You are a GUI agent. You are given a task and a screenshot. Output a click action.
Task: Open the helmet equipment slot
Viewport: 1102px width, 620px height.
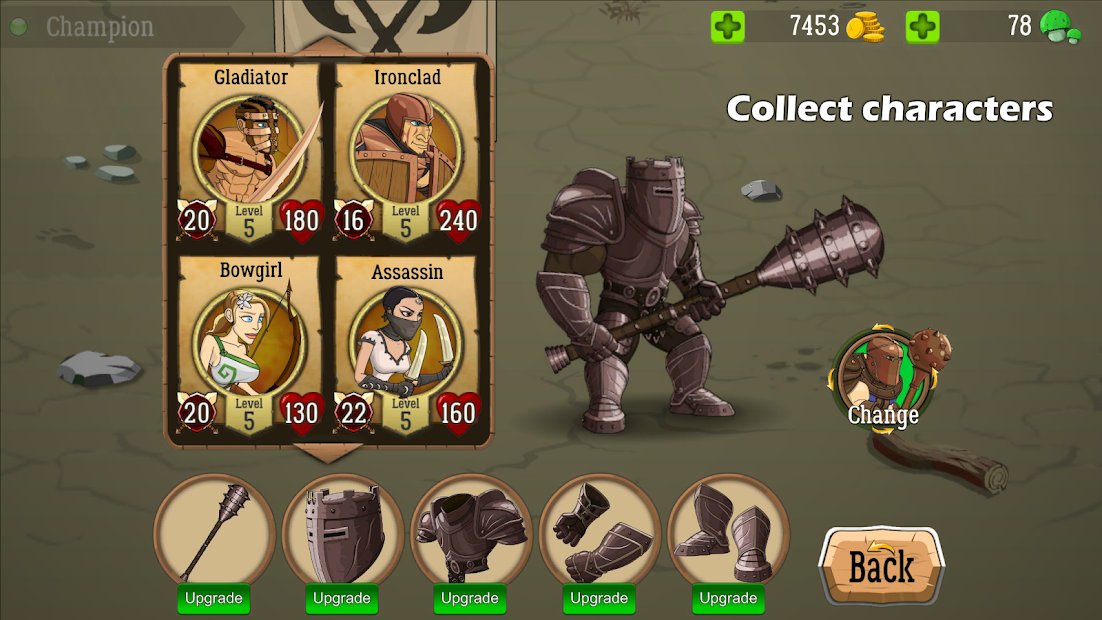(x=342, y=530)
